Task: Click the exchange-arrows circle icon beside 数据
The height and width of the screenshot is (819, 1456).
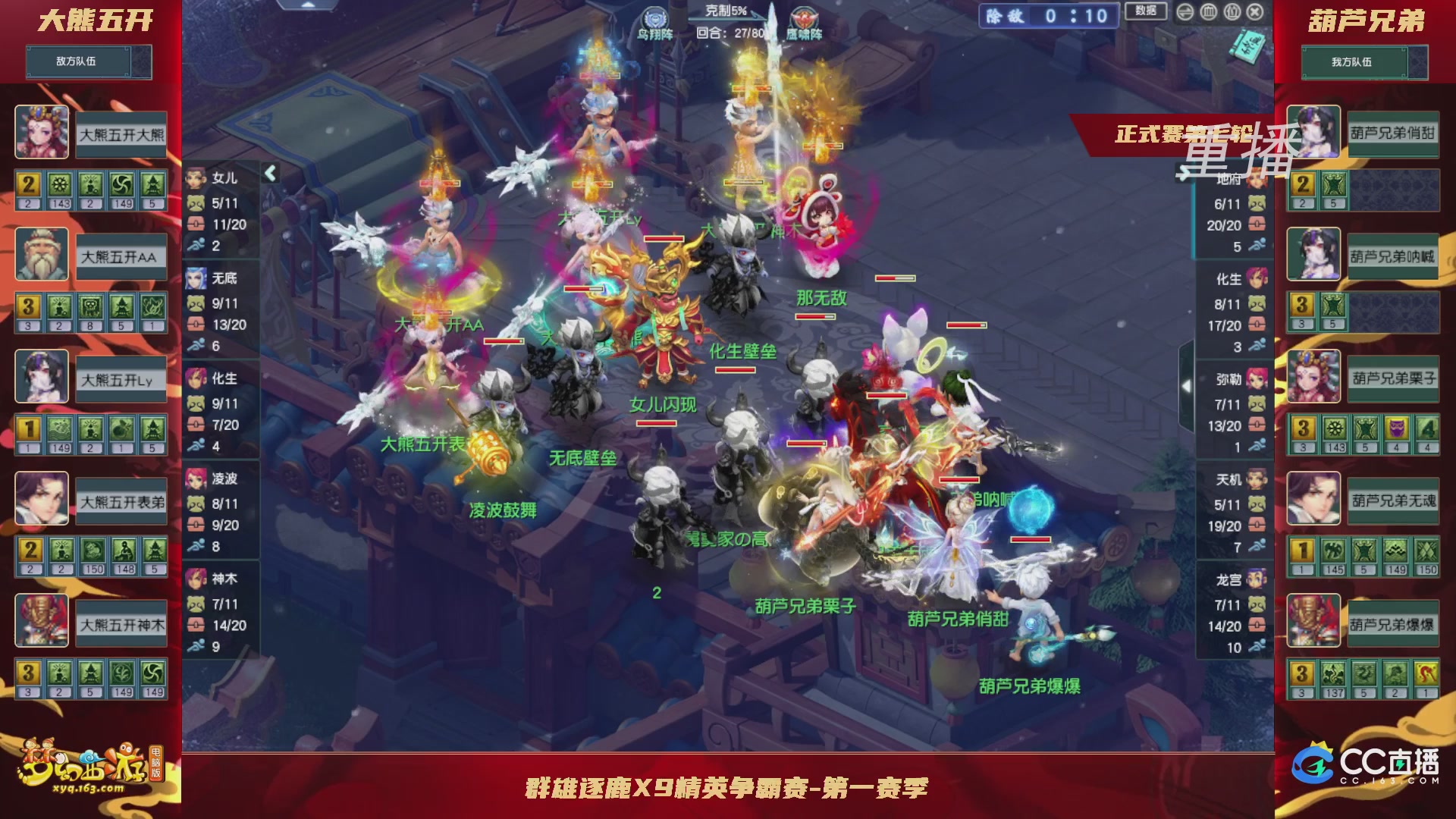Action: point(1185,11)
